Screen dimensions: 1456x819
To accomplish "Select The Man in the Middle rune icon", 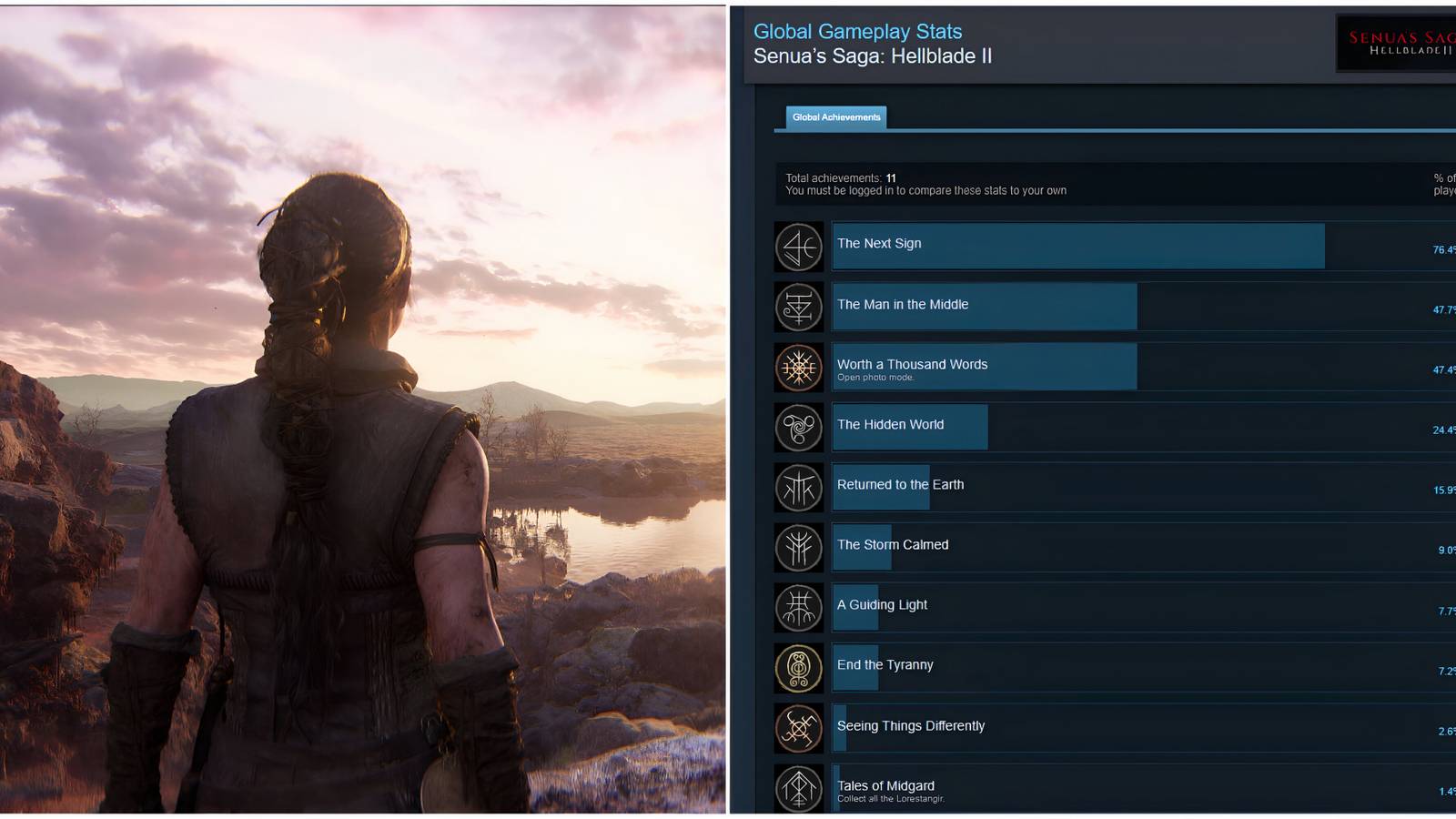I will pos(798,307).
